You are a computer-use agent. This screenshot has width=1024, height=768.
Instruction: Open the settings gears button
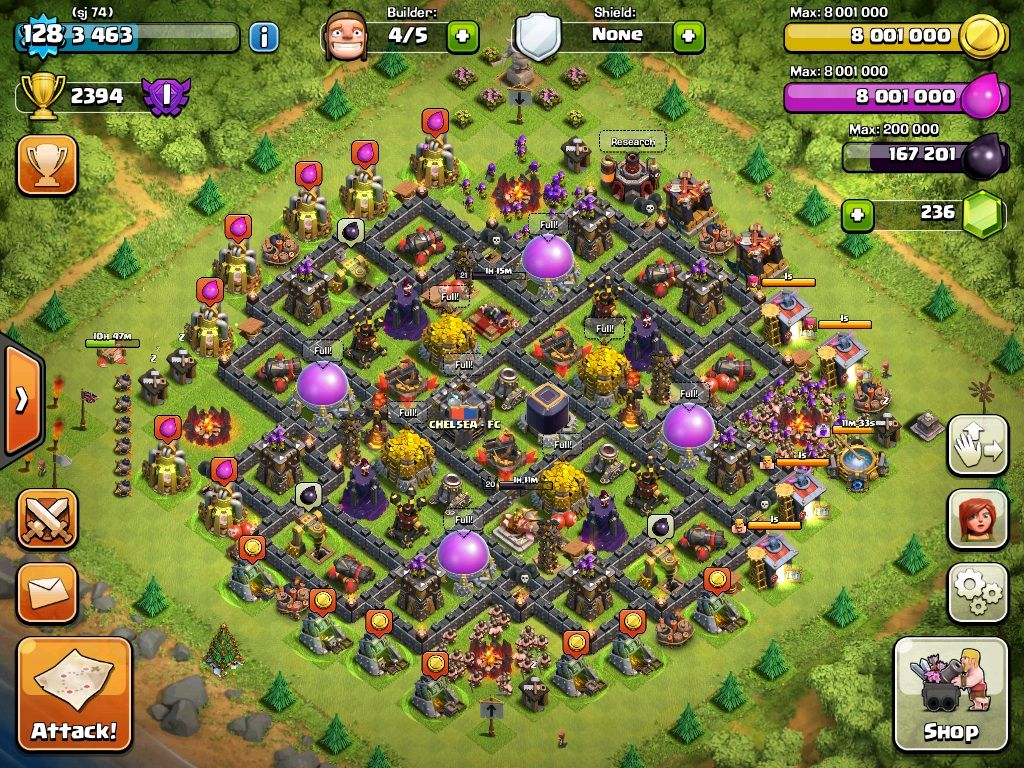(977, 594)
